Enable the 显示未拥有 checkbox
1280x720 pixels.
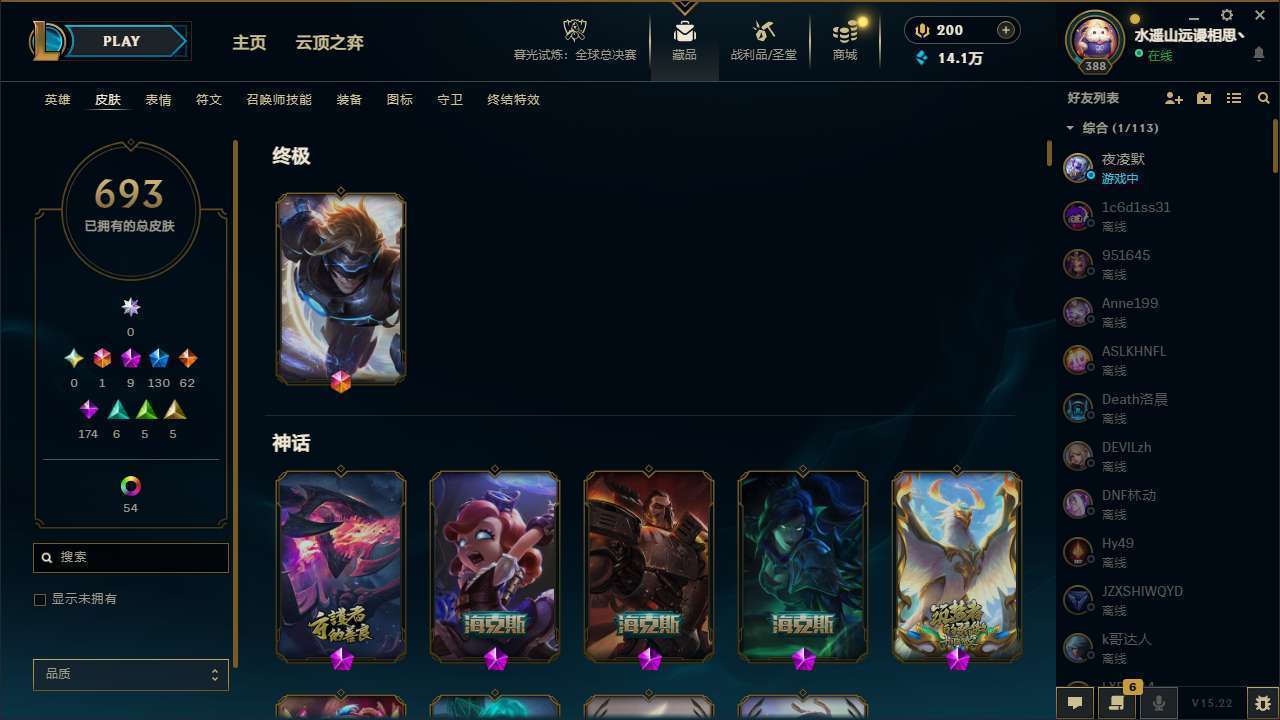pos(40,599)
